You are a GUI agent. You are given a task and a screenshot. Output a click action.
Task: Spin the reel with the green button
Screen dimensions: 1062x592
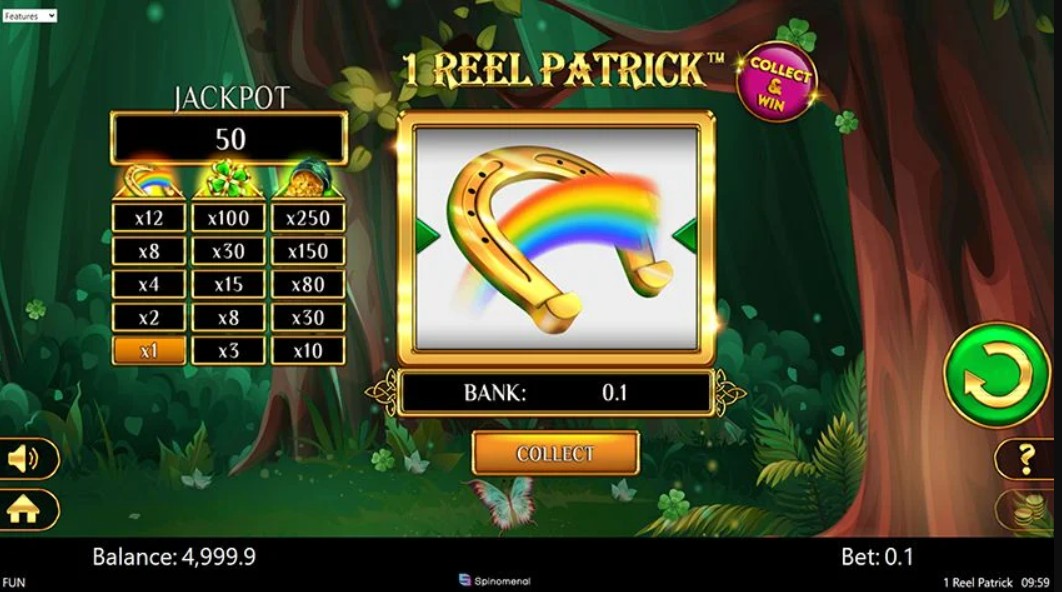point(996,375)
